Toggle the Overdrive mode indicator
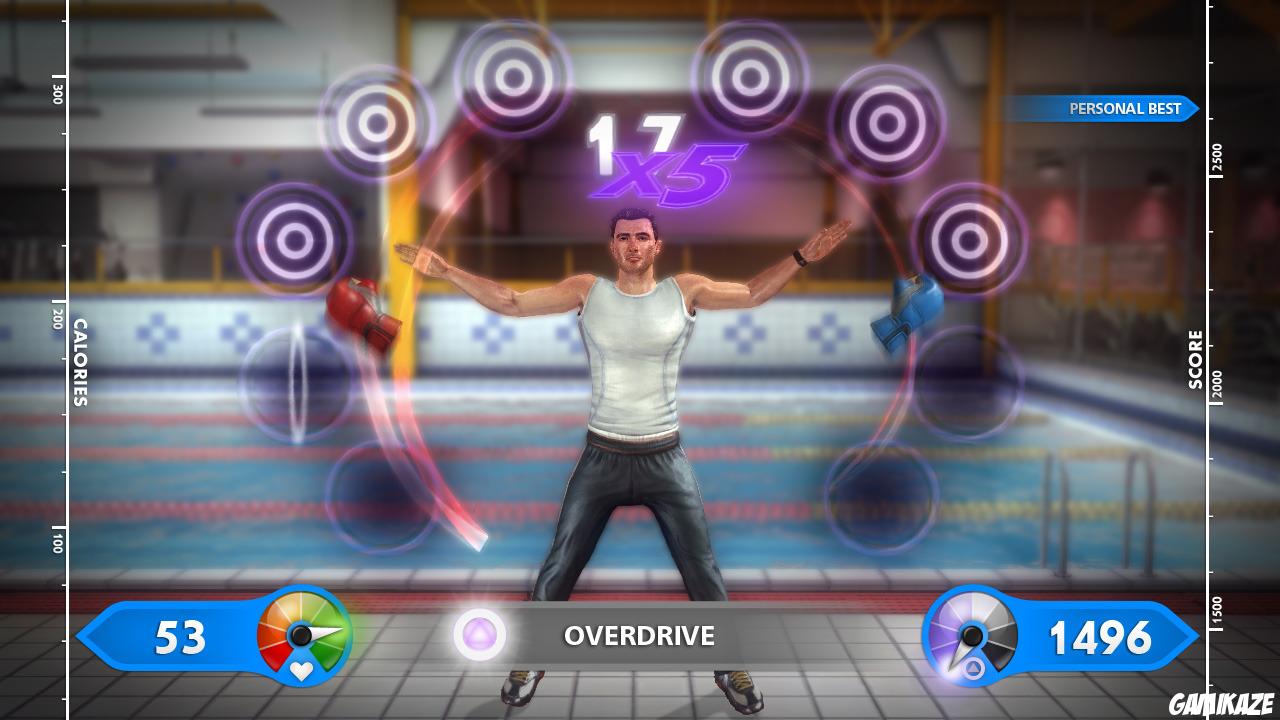1280x720 pixels. click(640, 633)
